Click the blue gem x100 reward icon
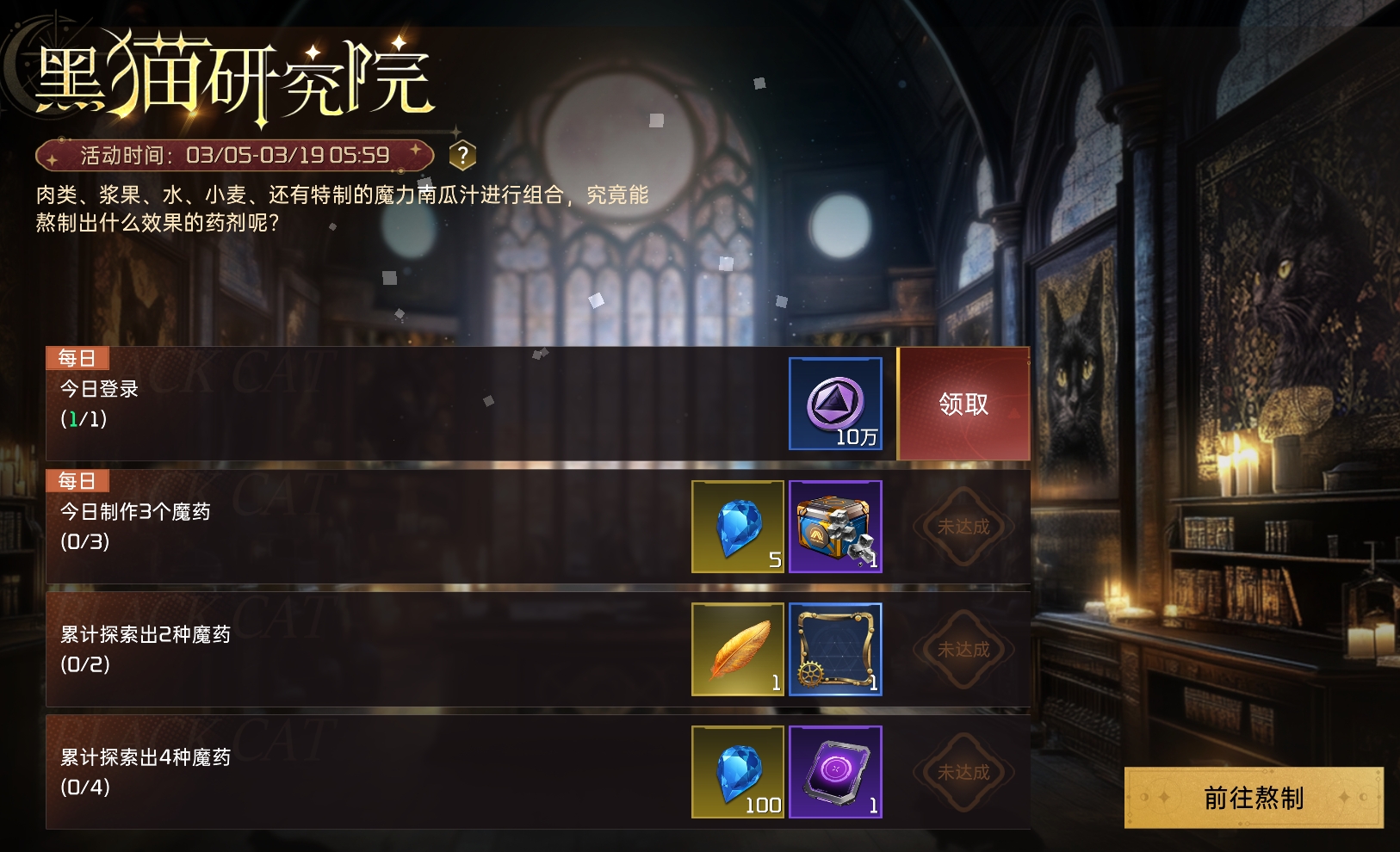 pos(738,773)
